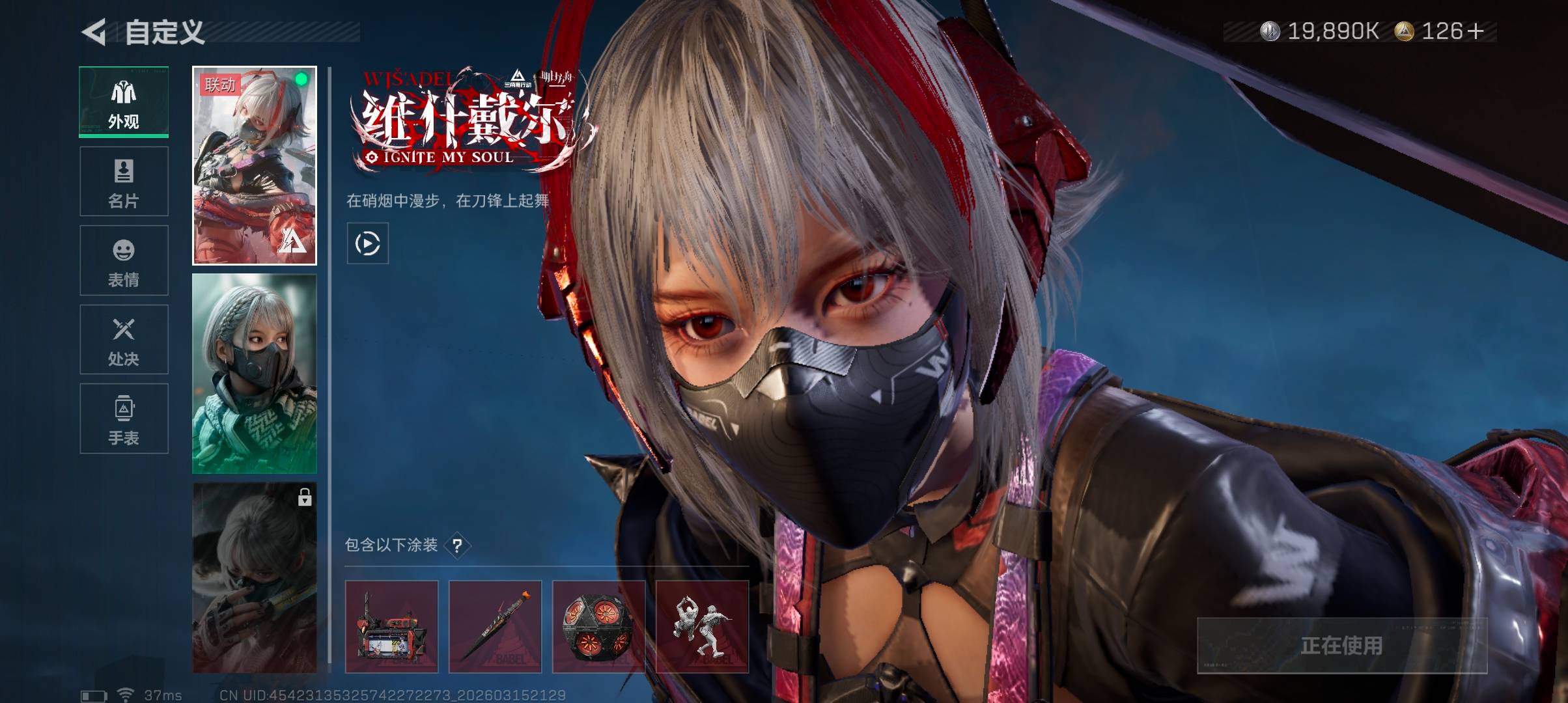View the two-soldier execution animation item
Image resolution: width=1568 pixels, height=703 pixels.
(x=702, y=626)
